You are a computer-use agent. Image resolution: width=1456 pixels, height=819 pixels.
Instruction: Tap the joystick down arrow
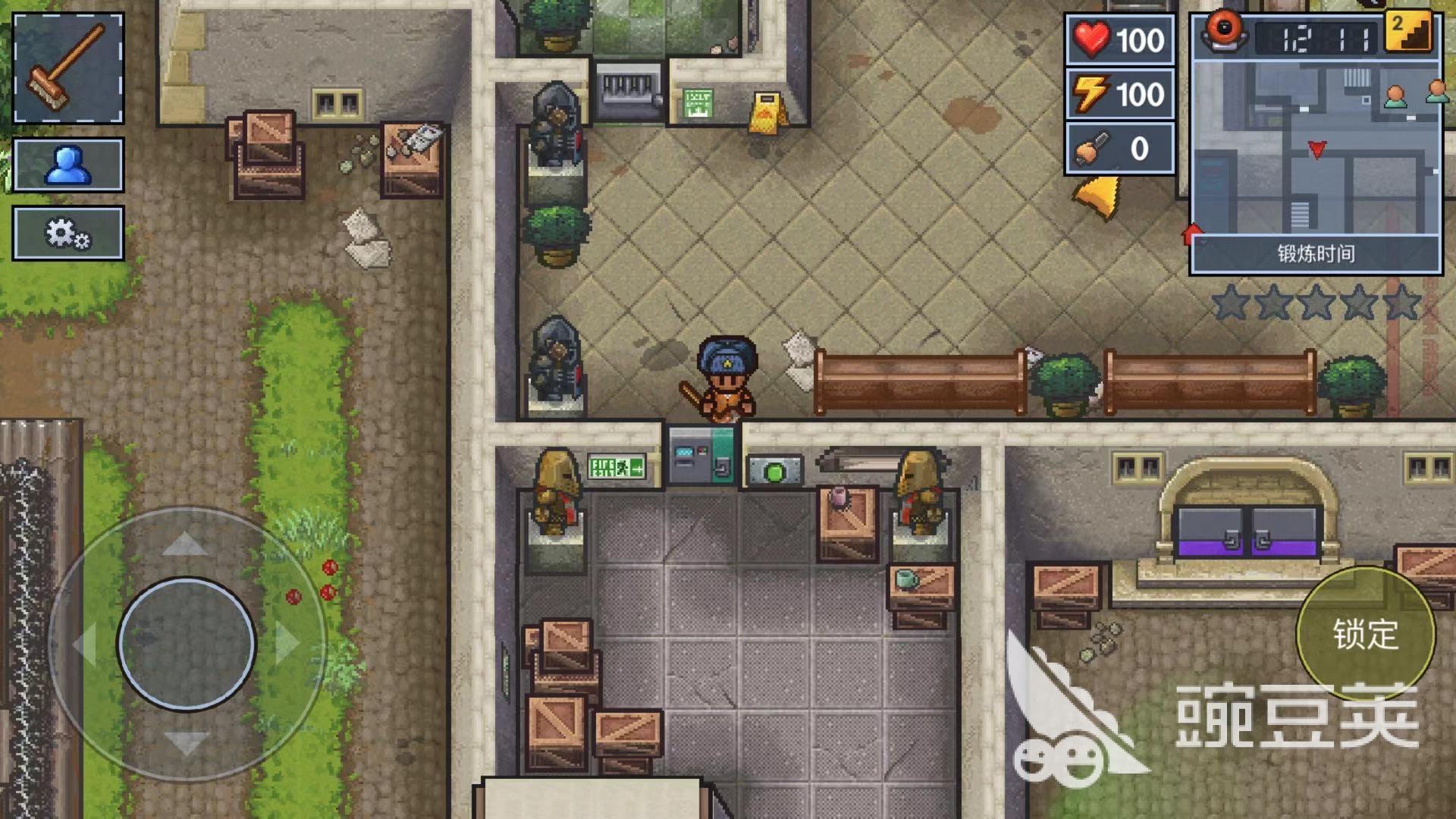[186, 742]
